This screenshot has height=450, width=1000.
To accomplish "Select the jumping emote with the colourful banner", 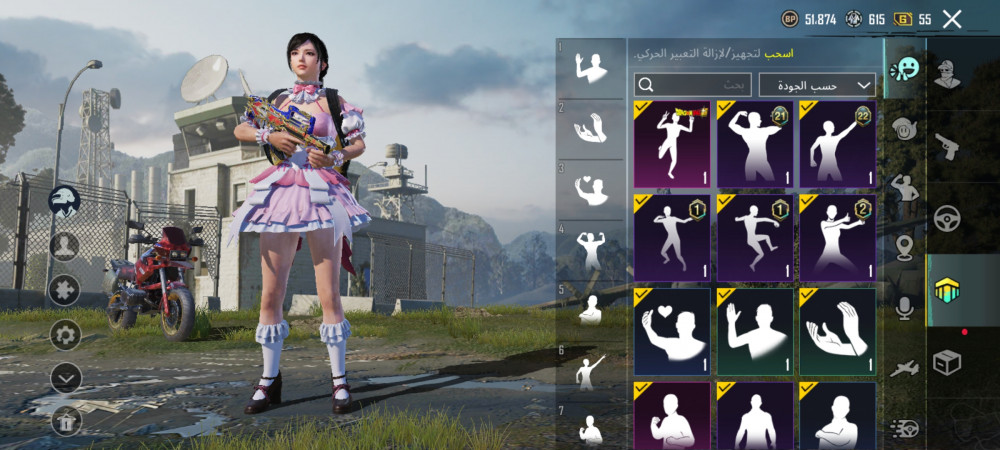I will pyautogui.click(x=672, y=144).
